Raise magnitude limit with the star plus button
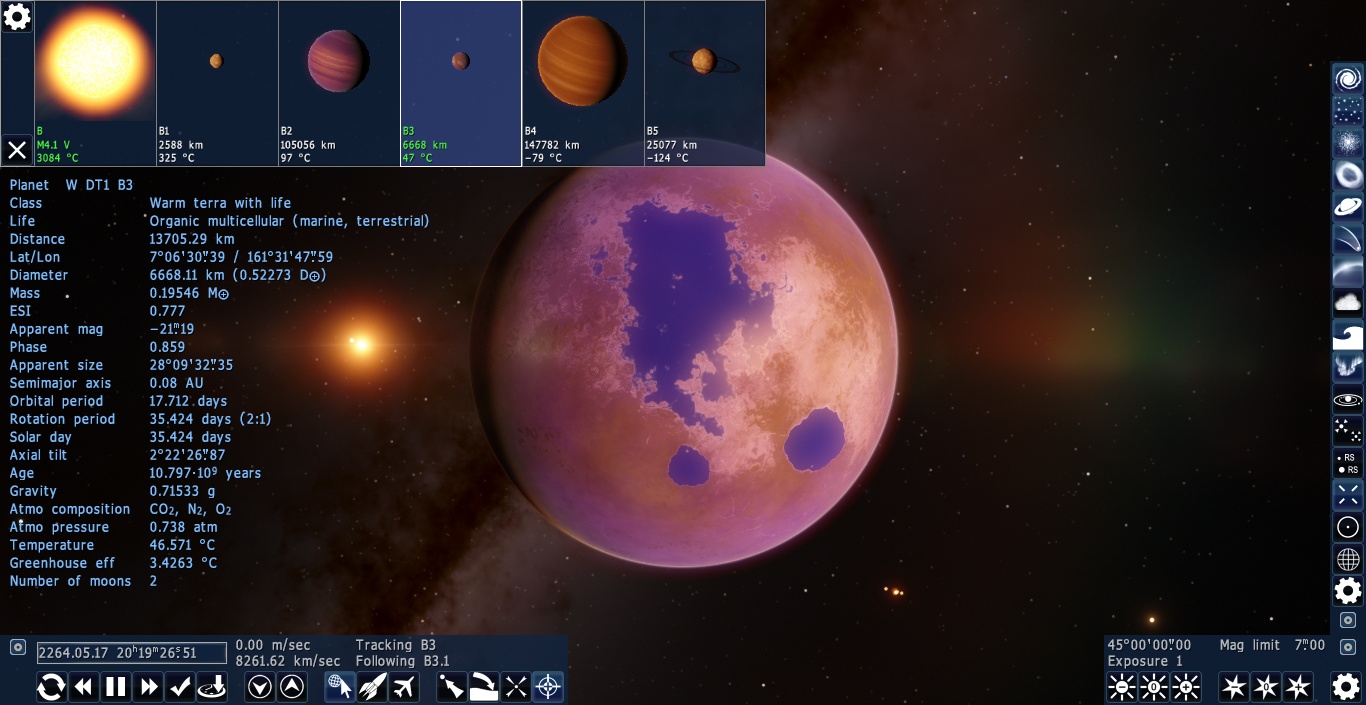This screenshot has width=1366, height=705. (1298, 687)
